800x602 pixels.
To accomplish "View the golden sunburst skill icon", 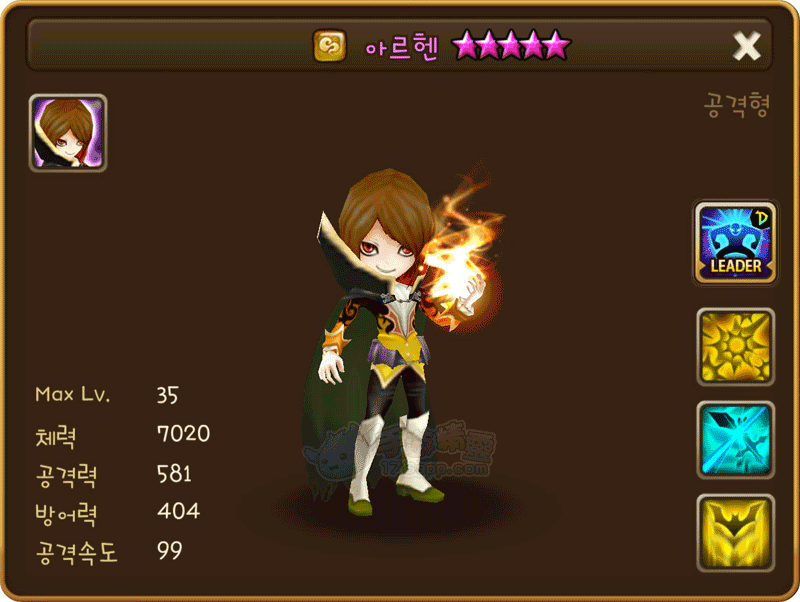I will (735, 347).
